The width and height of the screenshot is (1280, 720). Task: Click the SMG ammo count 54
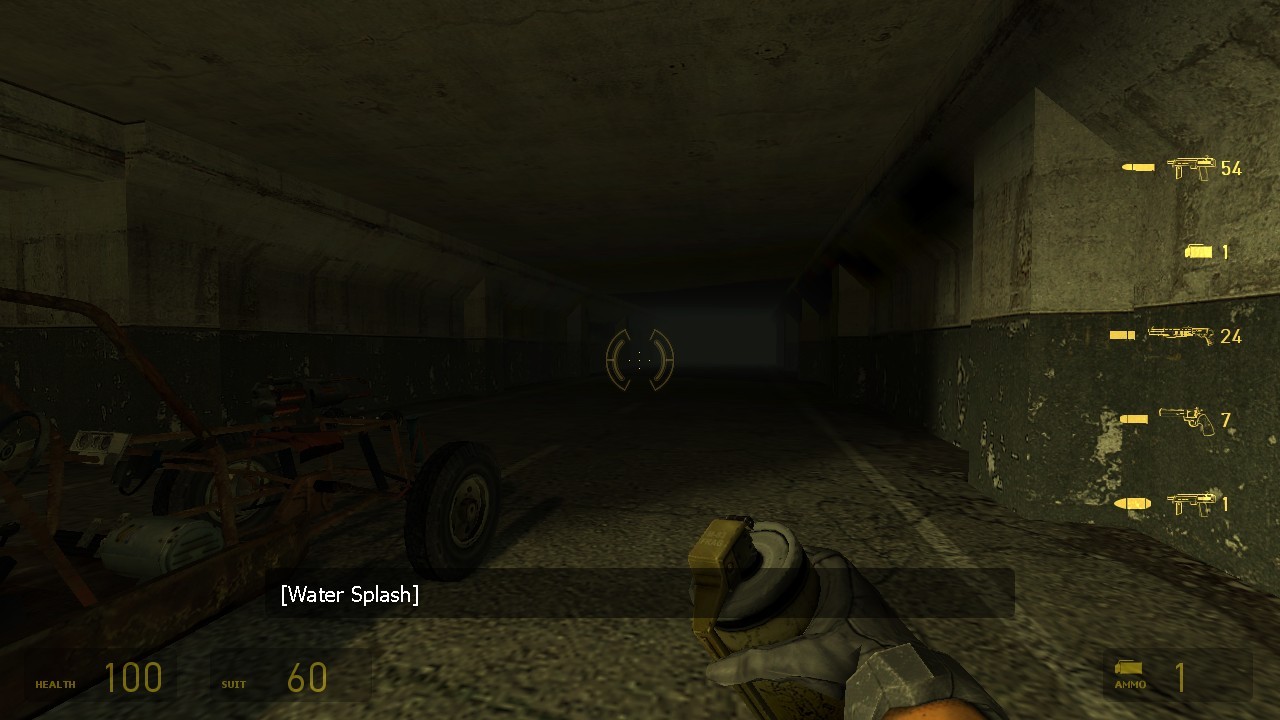point(1232,168)
